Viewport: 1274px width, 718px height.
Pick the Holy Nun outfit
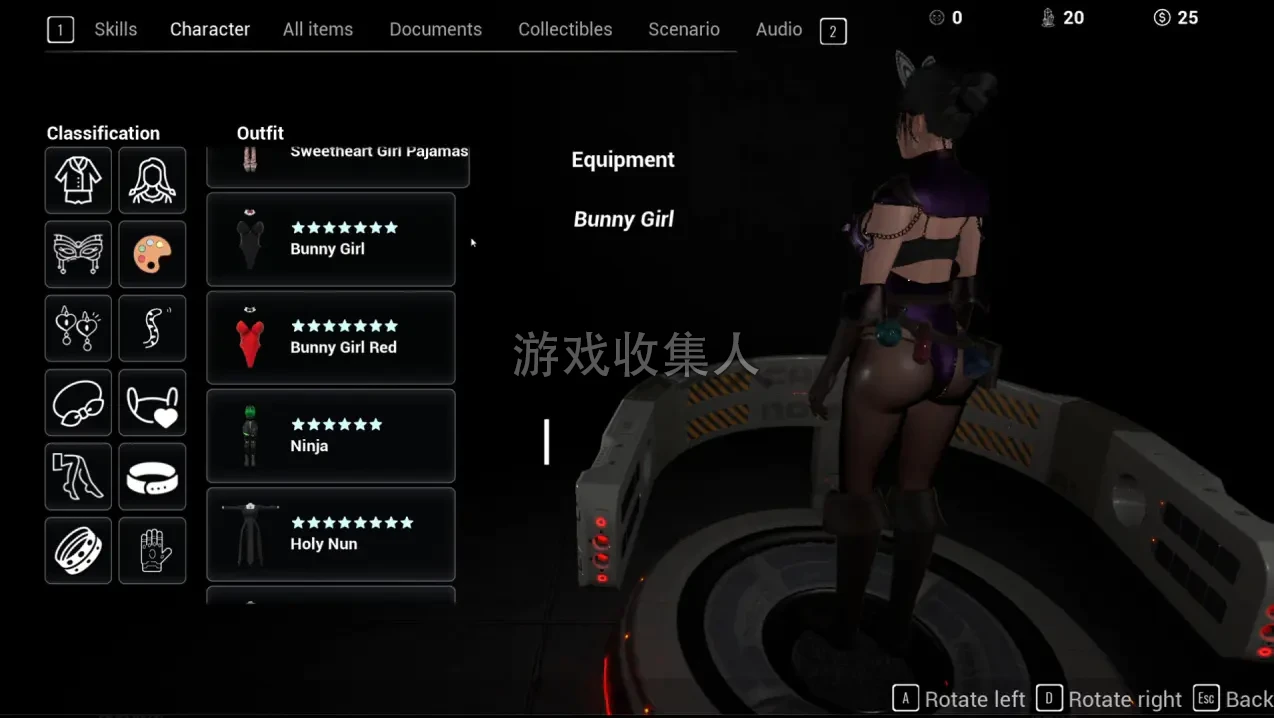point(330,534)
